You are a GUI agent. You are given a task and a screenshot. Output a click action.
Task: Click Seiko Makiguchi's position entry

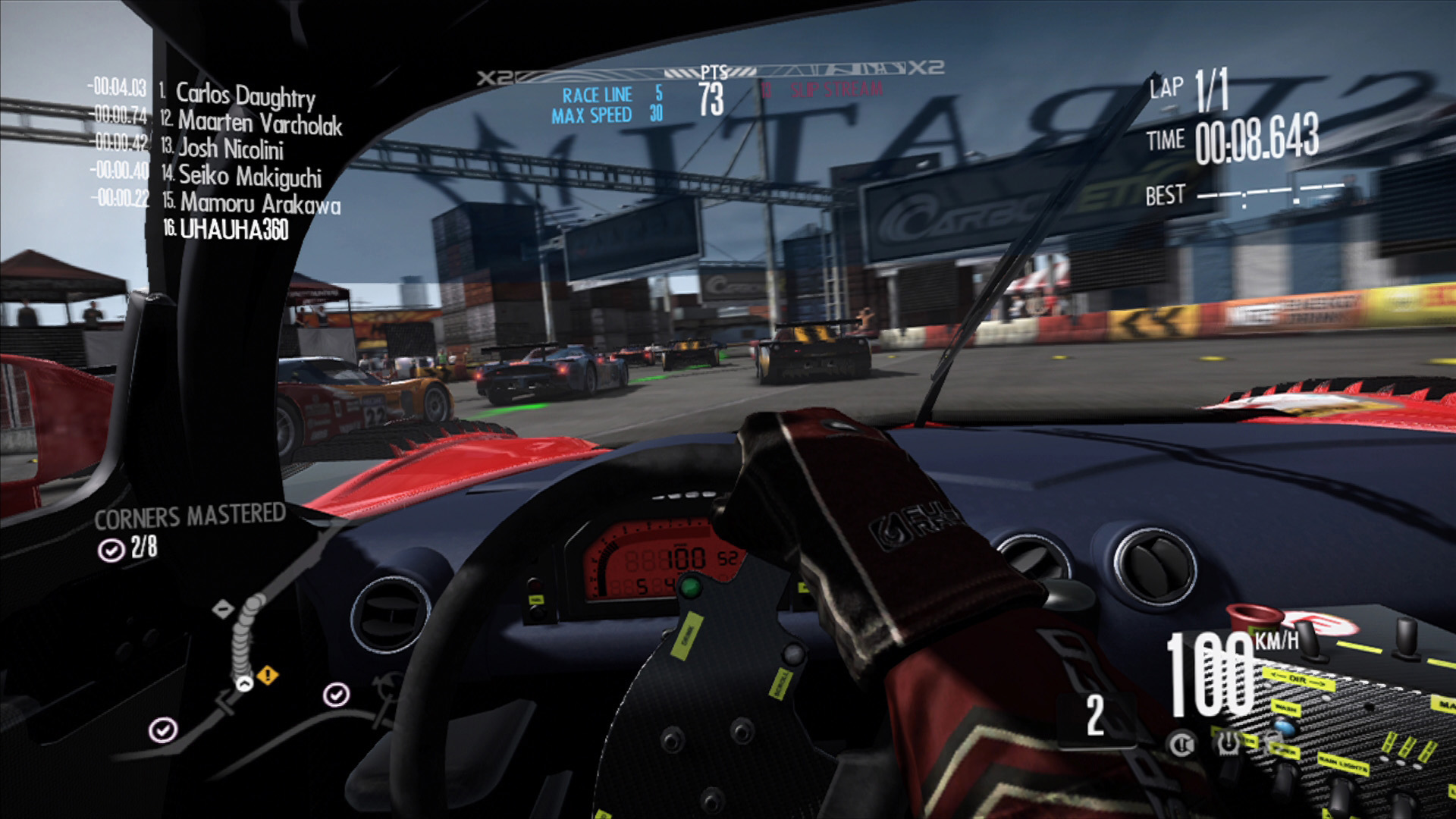click(x=249, y=177)
